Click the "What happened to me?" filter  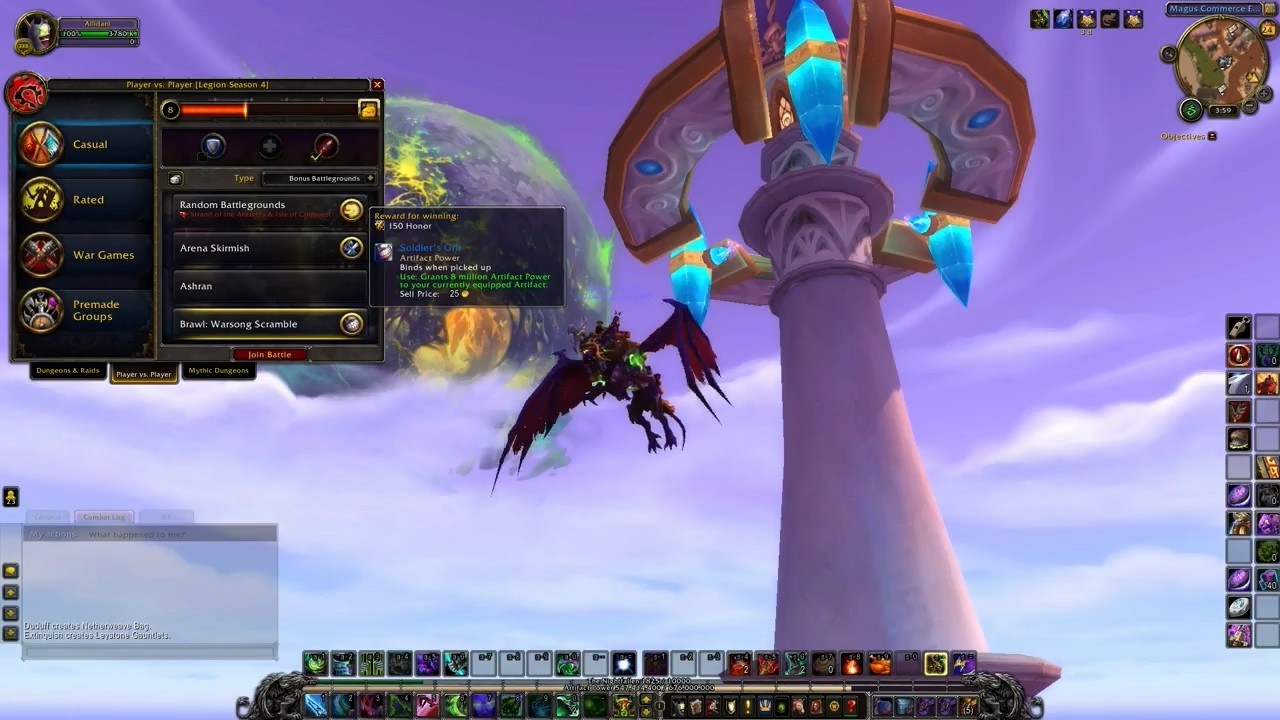[x=136, y=535]
